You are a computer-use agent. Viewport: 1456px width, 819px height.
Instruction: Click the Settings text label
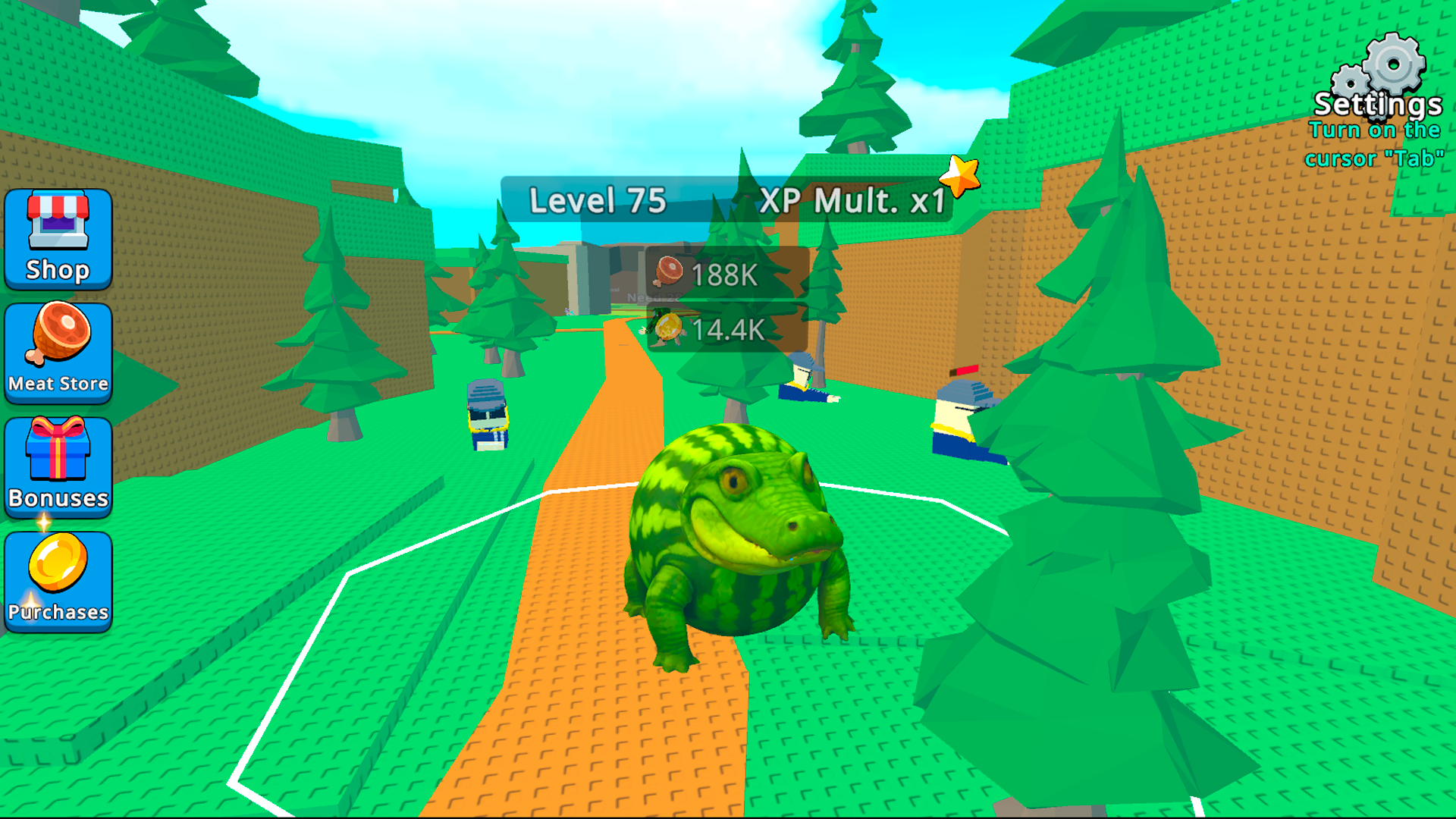click(x=1378, y=106)
